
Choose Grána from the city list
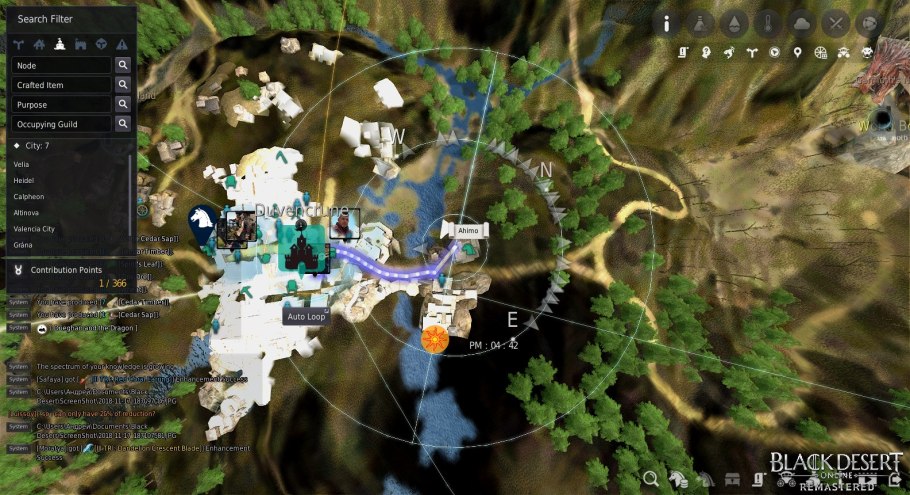[24, 245]
